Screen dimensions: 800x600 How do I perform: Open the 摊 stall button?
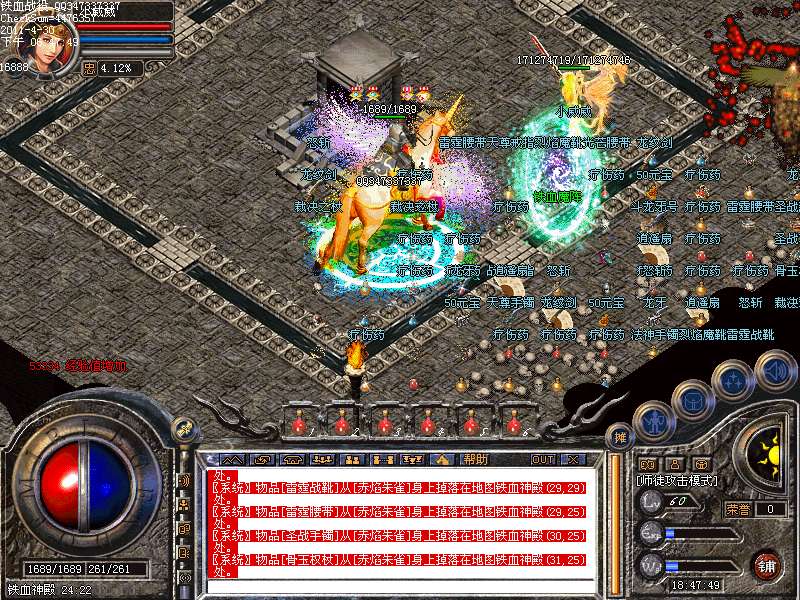click(x=621, y=437)
